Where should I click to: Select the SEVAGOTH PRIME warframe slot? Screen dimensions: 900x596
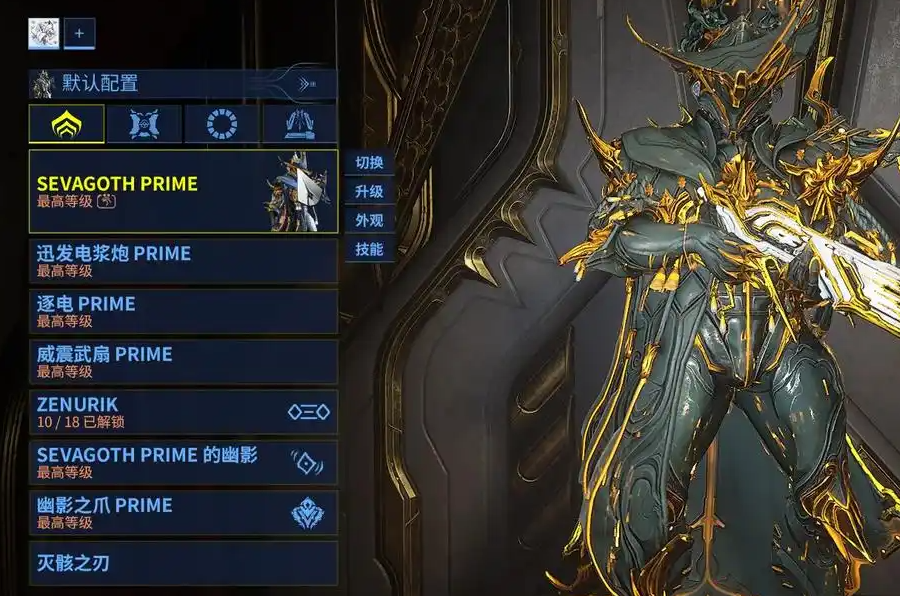[183, 192]
